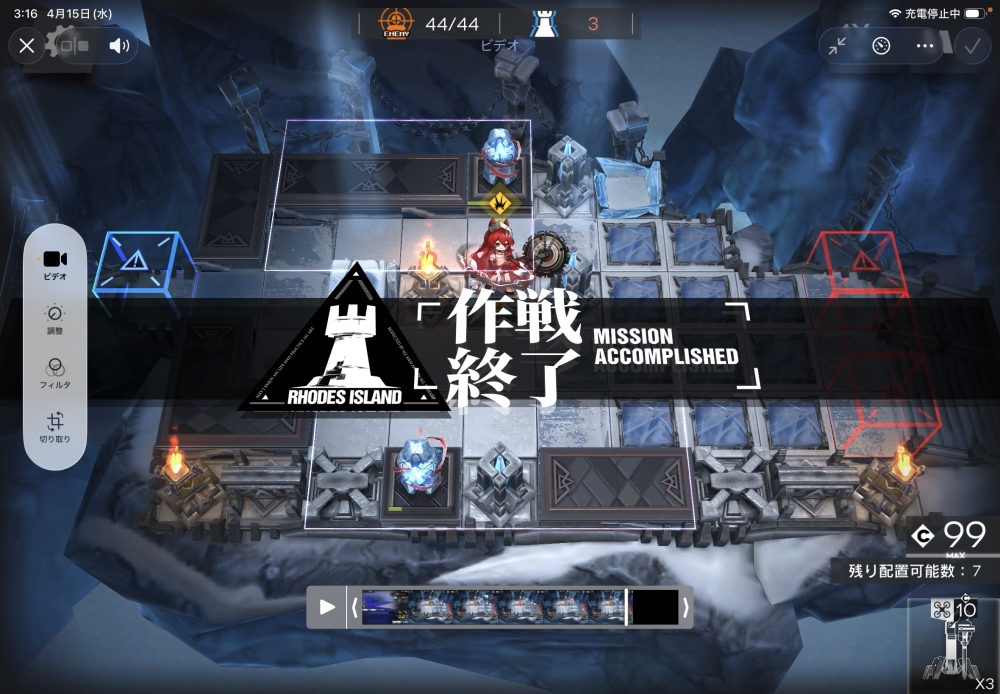The width and height of the screenshot is (1000, 694).
Task: Select the ビデオ video tab
Action: pyautogui.click(x=55, y=265)
